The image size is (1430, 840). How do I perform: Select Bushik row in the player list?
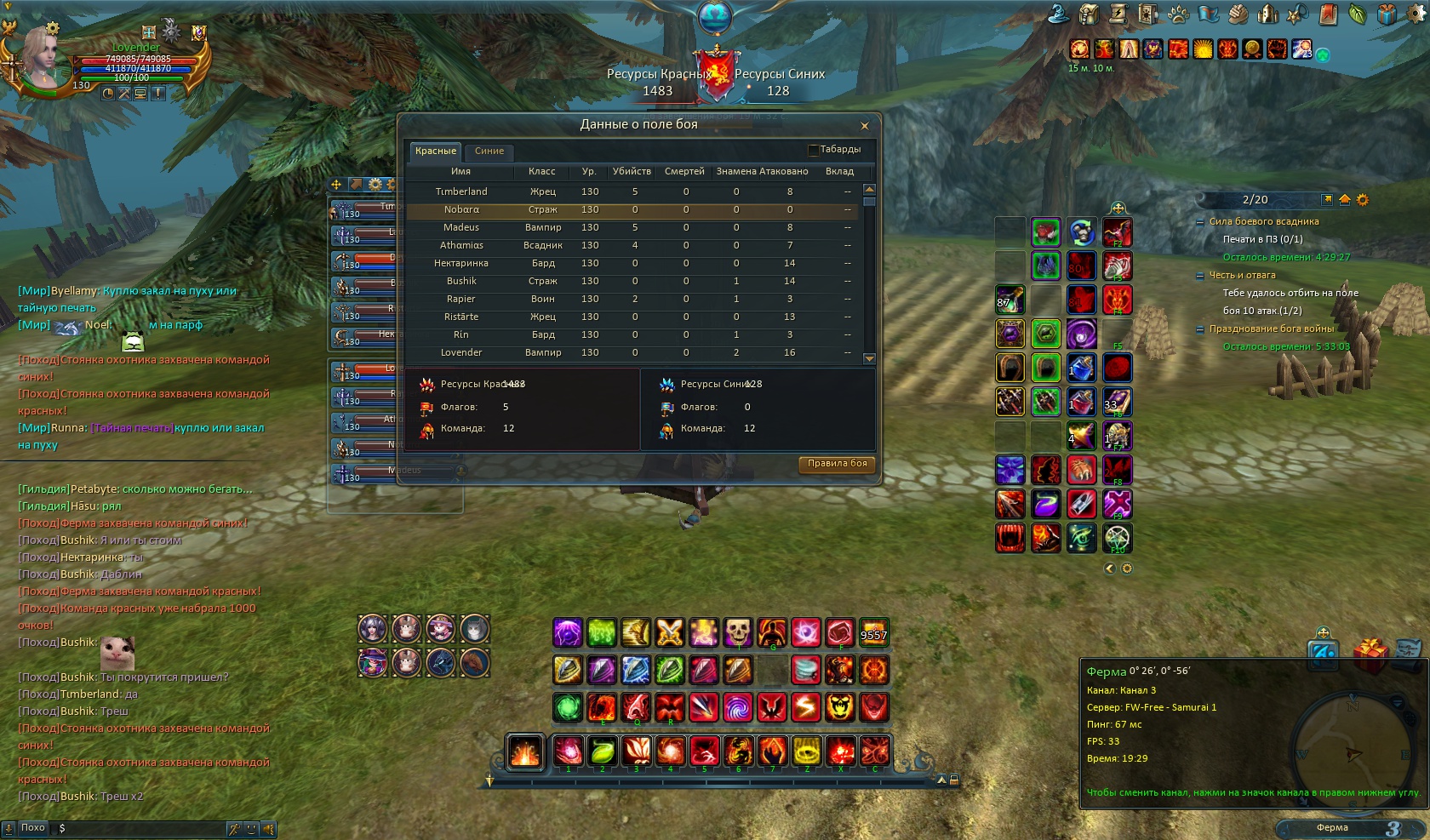tap(461, 282)
